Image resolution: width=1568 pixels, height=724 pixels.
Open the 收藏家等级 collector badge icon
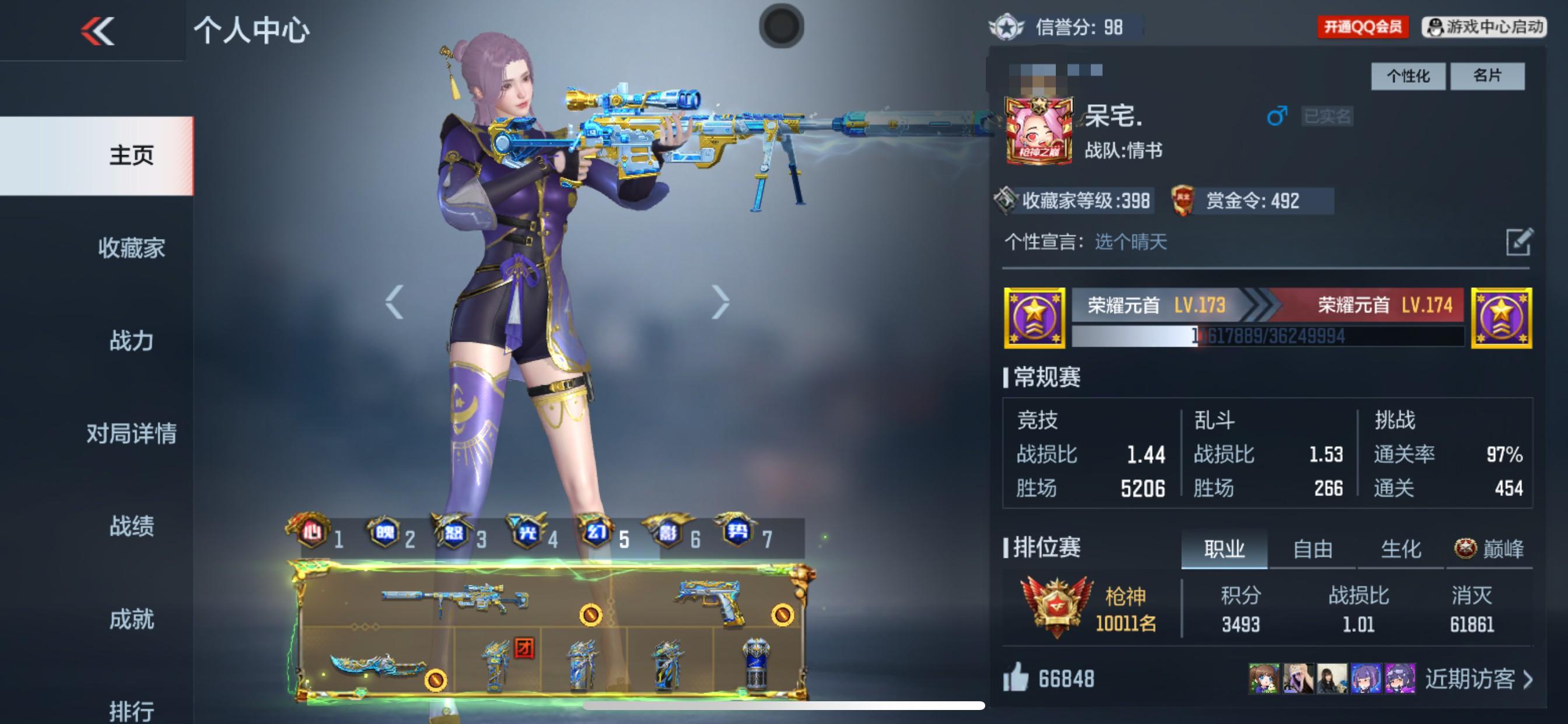[1006, 201]
